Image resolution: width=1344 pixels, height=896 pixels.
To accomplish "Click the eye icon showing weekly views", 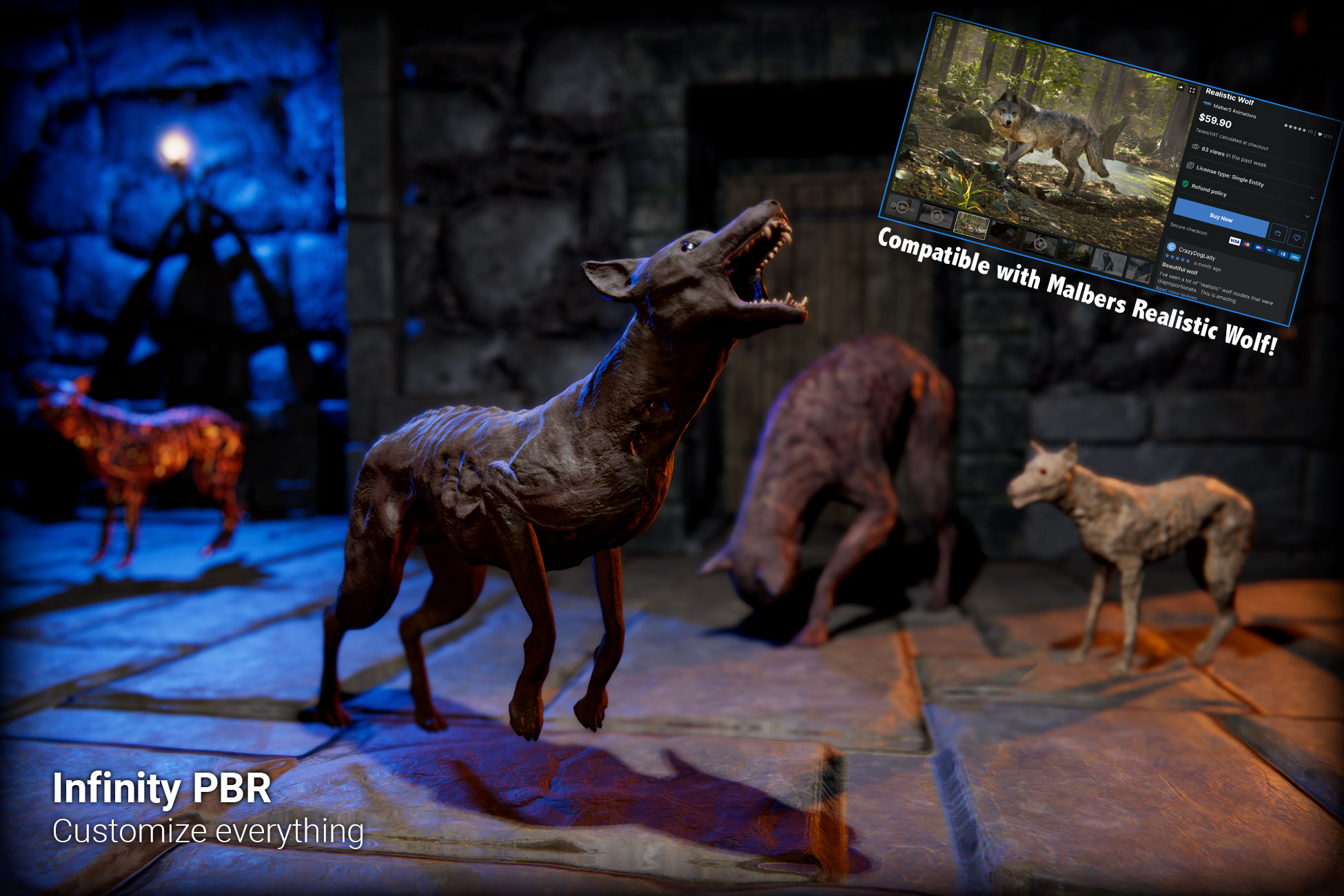I will coord(1196,146).
